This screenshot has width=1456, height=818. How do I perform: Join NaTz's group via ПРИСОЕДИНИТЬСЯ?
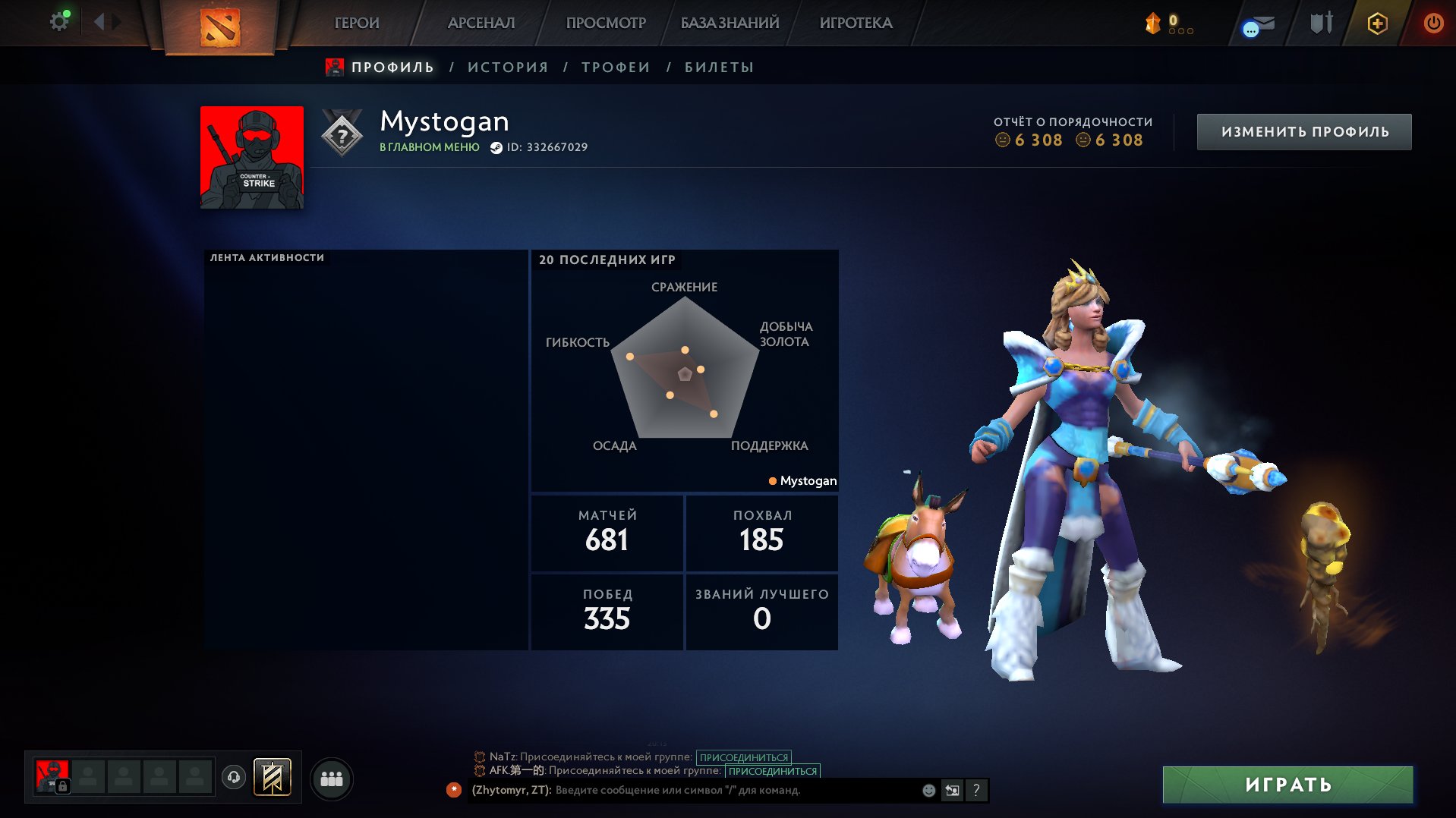[743, 757]
